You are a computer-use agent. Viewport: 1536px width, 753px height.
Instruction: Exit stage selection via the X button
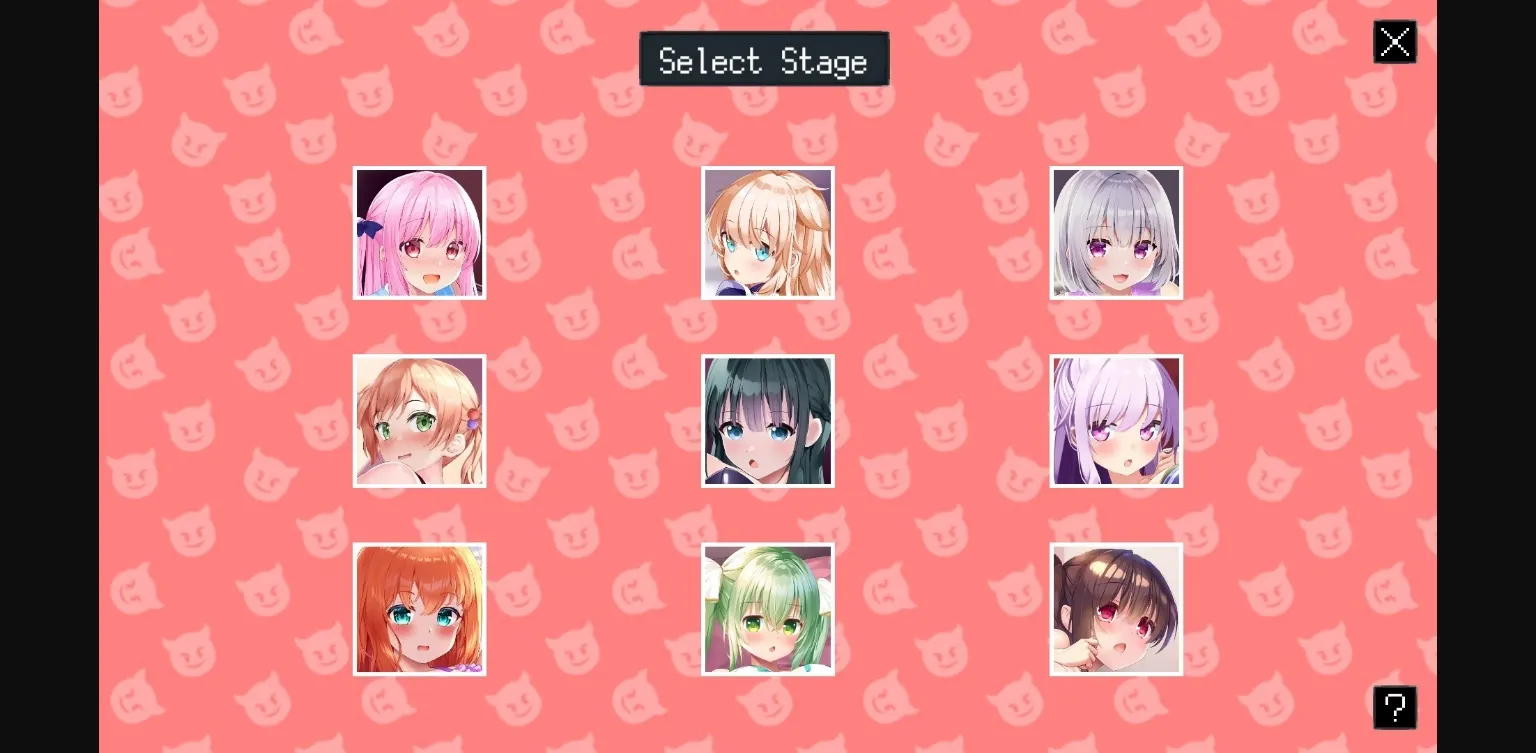(1395, 42)
